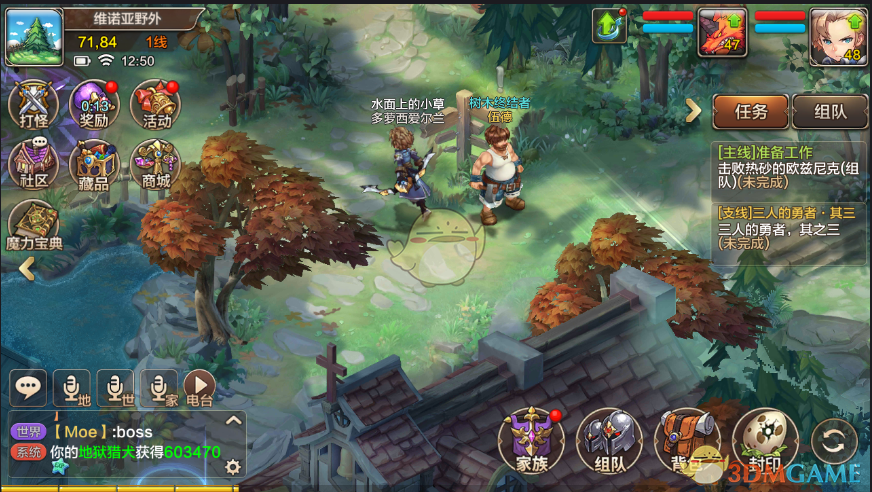Visit the 商城 shop

tap(155, 165)
